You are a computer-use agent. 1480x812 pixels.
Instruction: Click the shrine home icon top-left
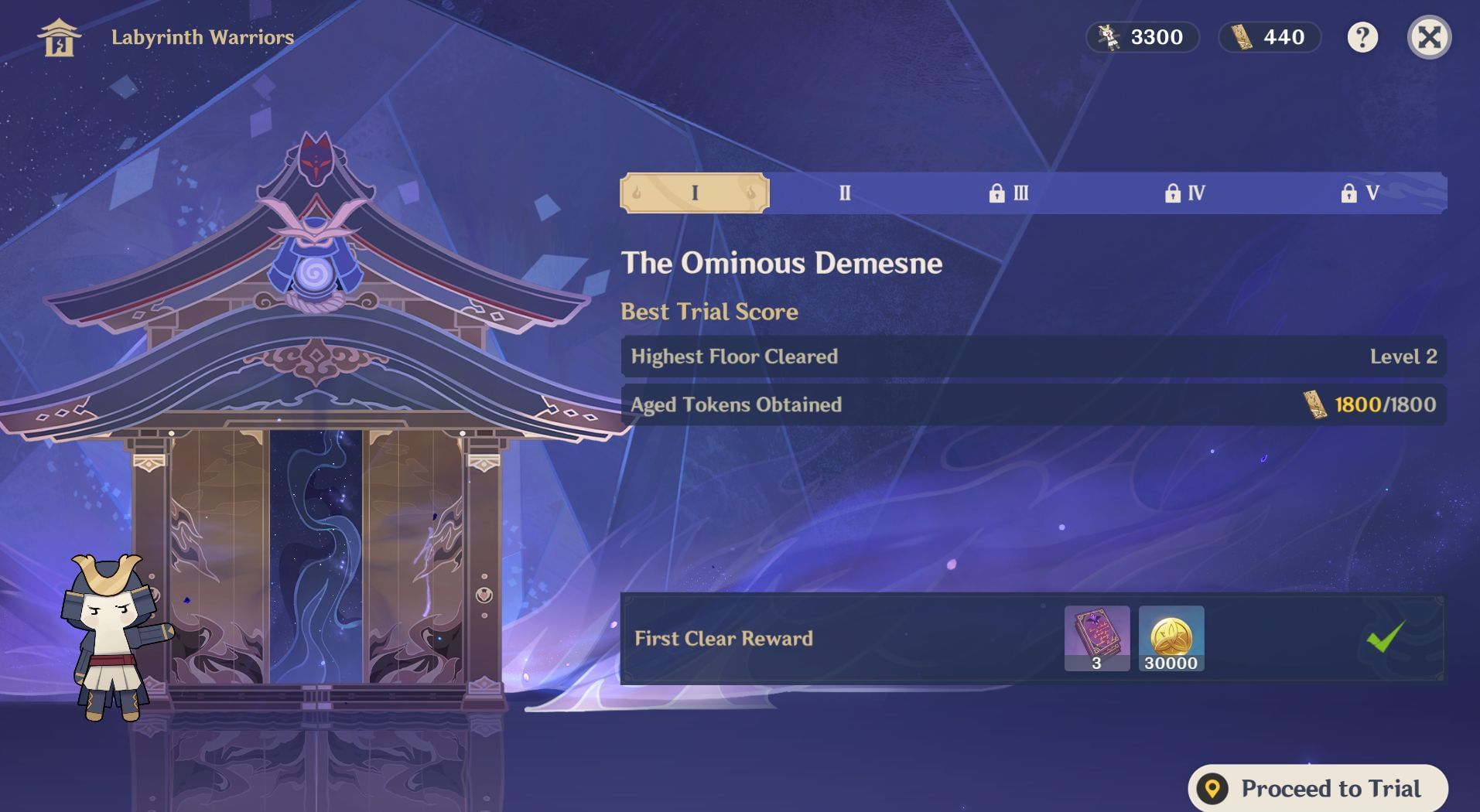tap(59, 37)
